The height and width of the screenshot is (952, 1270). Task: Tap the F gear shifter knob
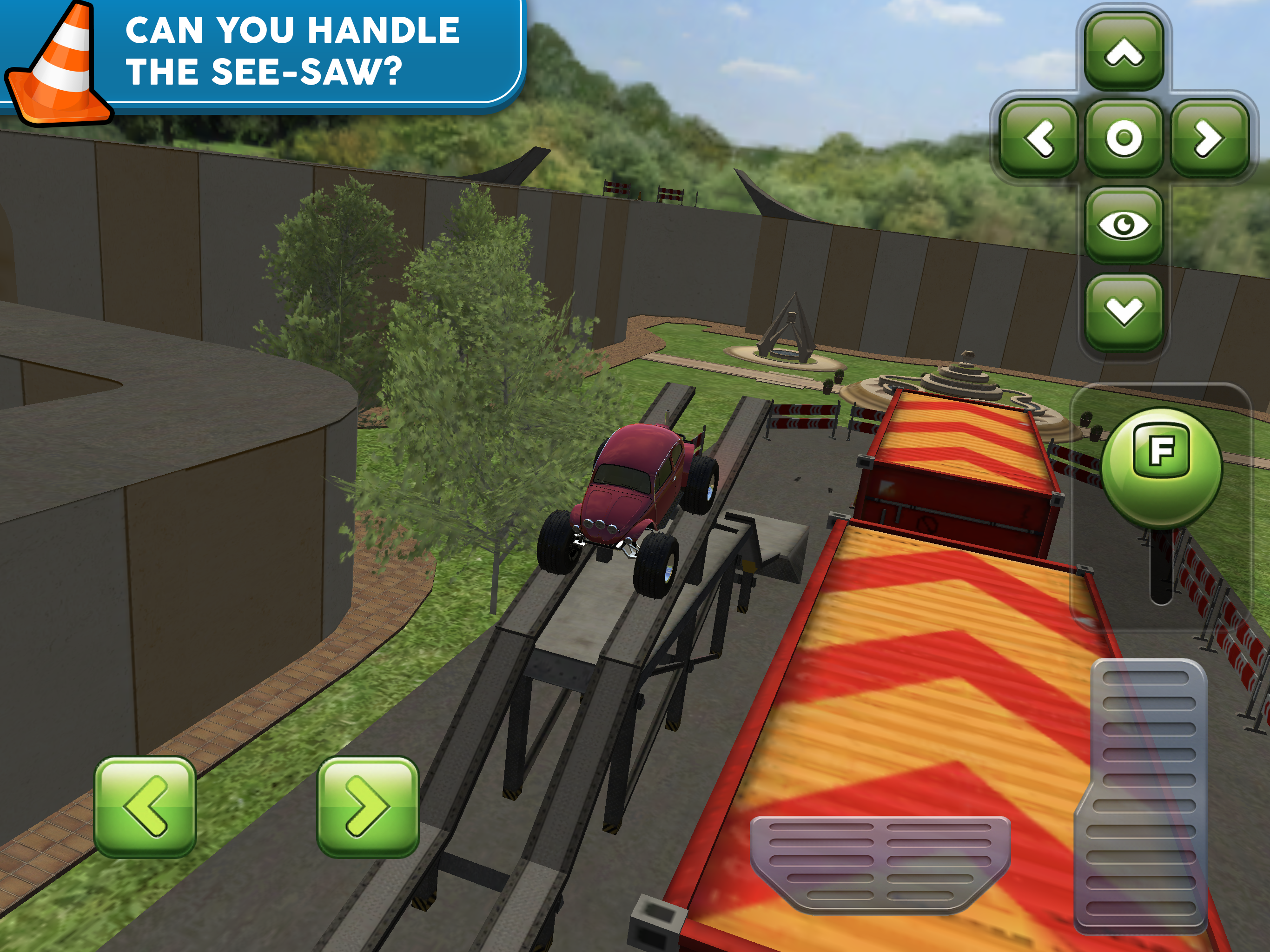[x=1161, y=466]
